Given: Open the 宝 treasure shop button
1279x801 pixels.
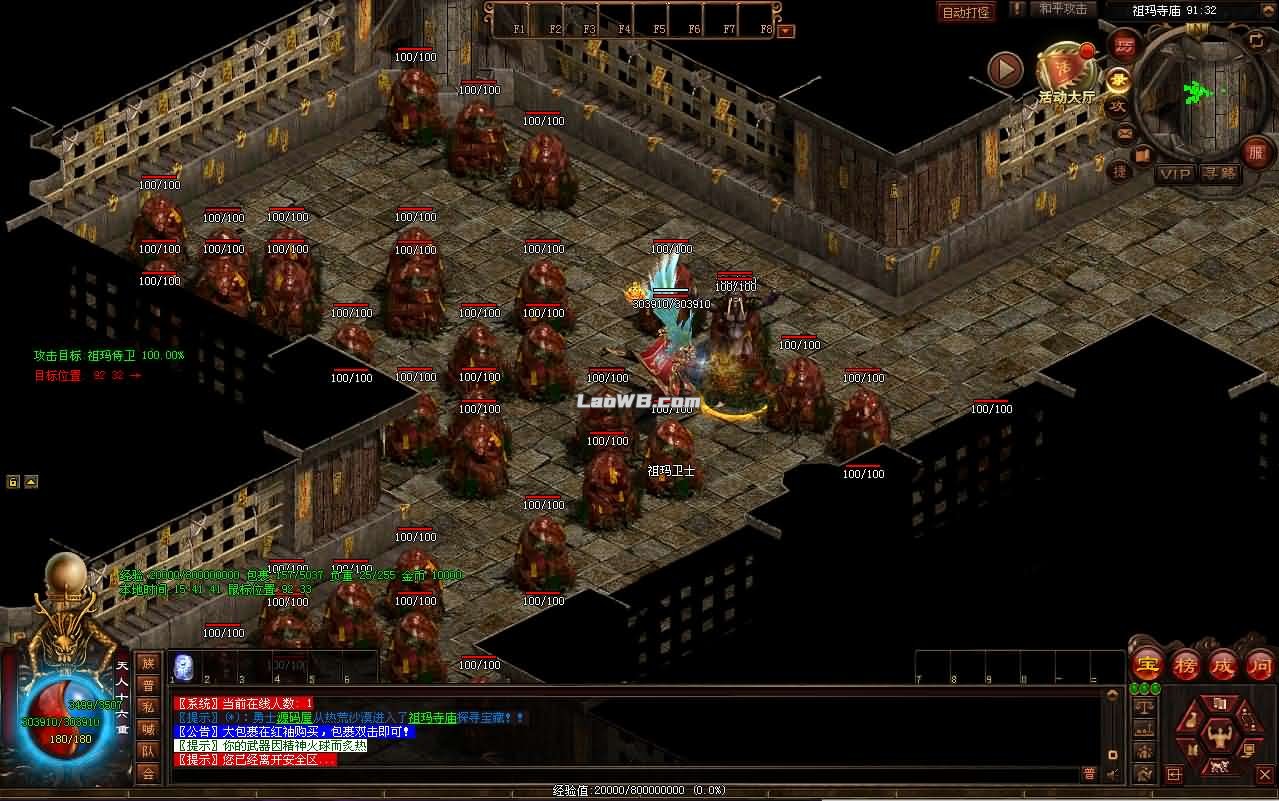Looking at the screenshot, I should click(1146, 664).
